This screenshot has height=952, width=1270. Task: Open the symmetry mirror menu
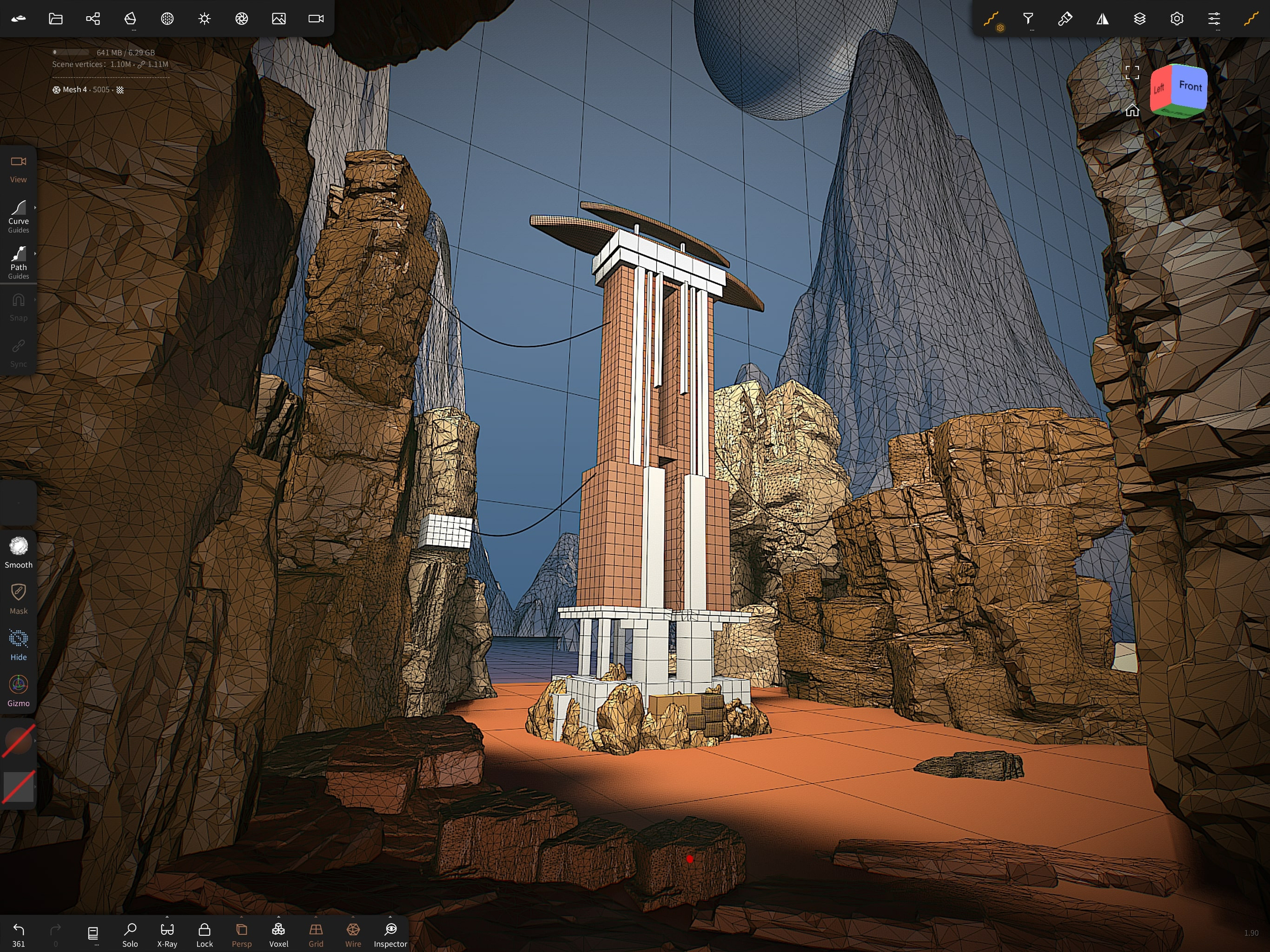1102,19
